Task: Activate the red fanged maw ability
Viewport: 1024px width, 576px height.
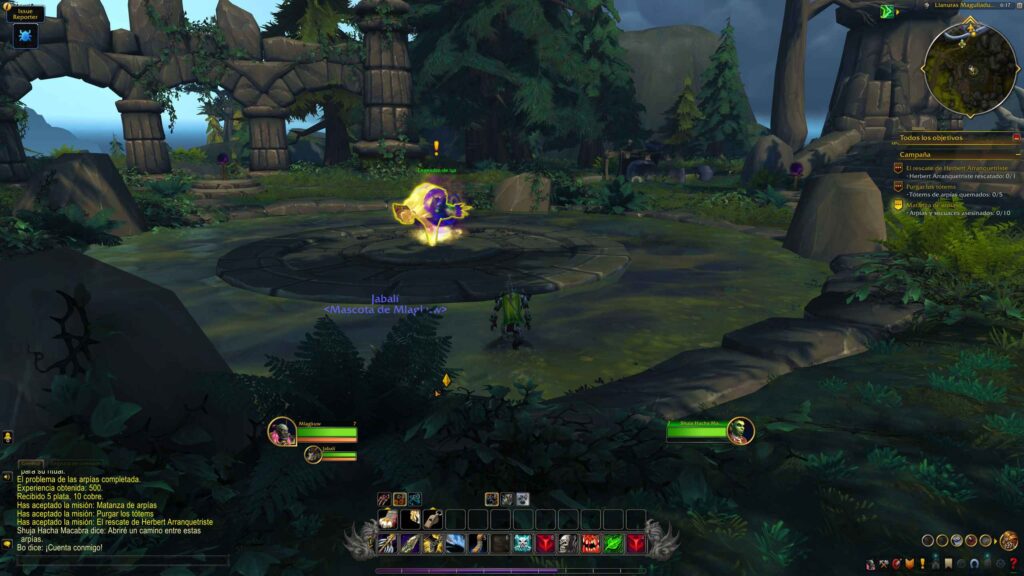Action: point(589,543)
